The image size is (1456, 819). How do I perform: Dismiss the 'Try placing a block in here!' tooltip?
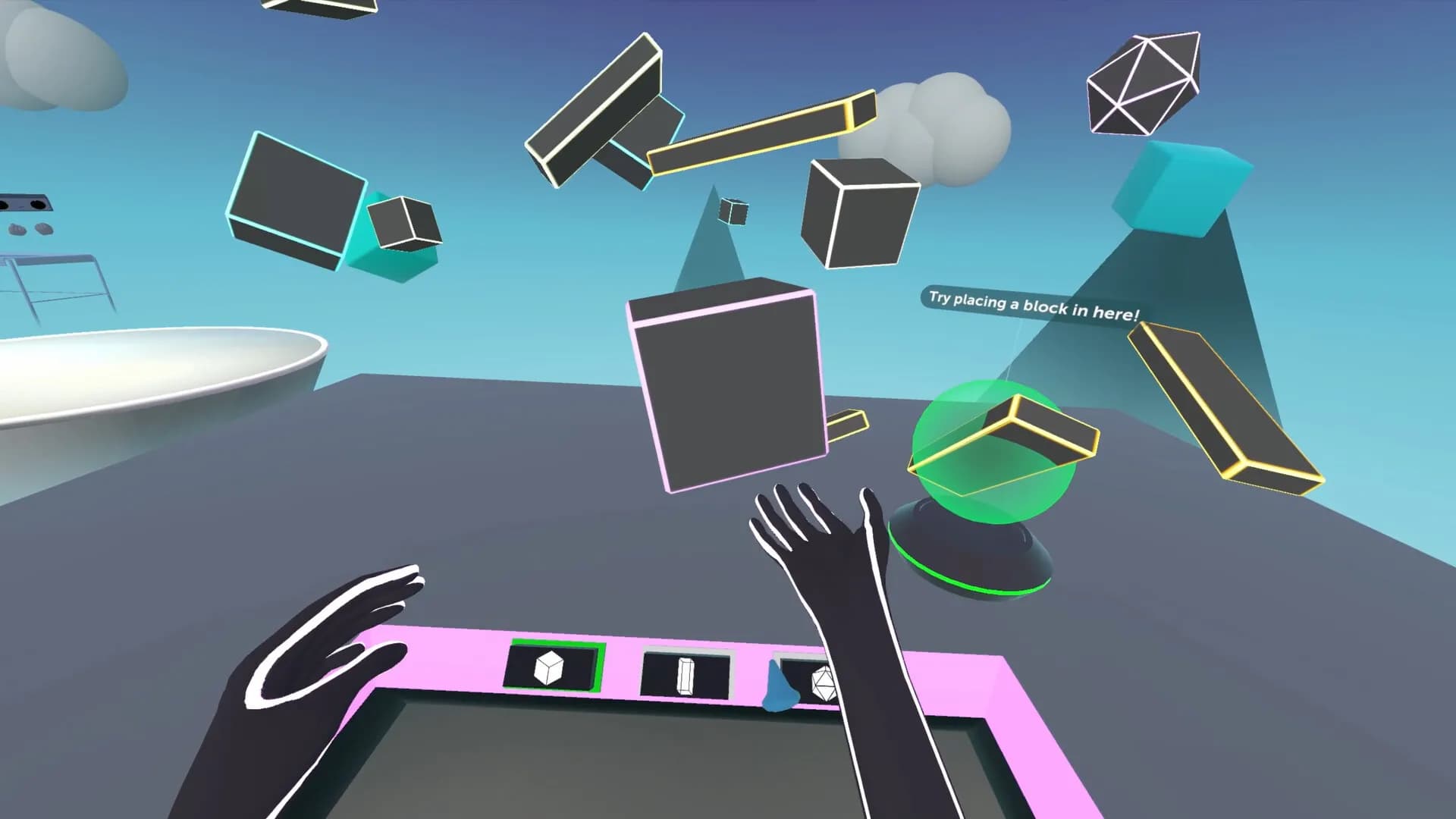pos(1034,303)
